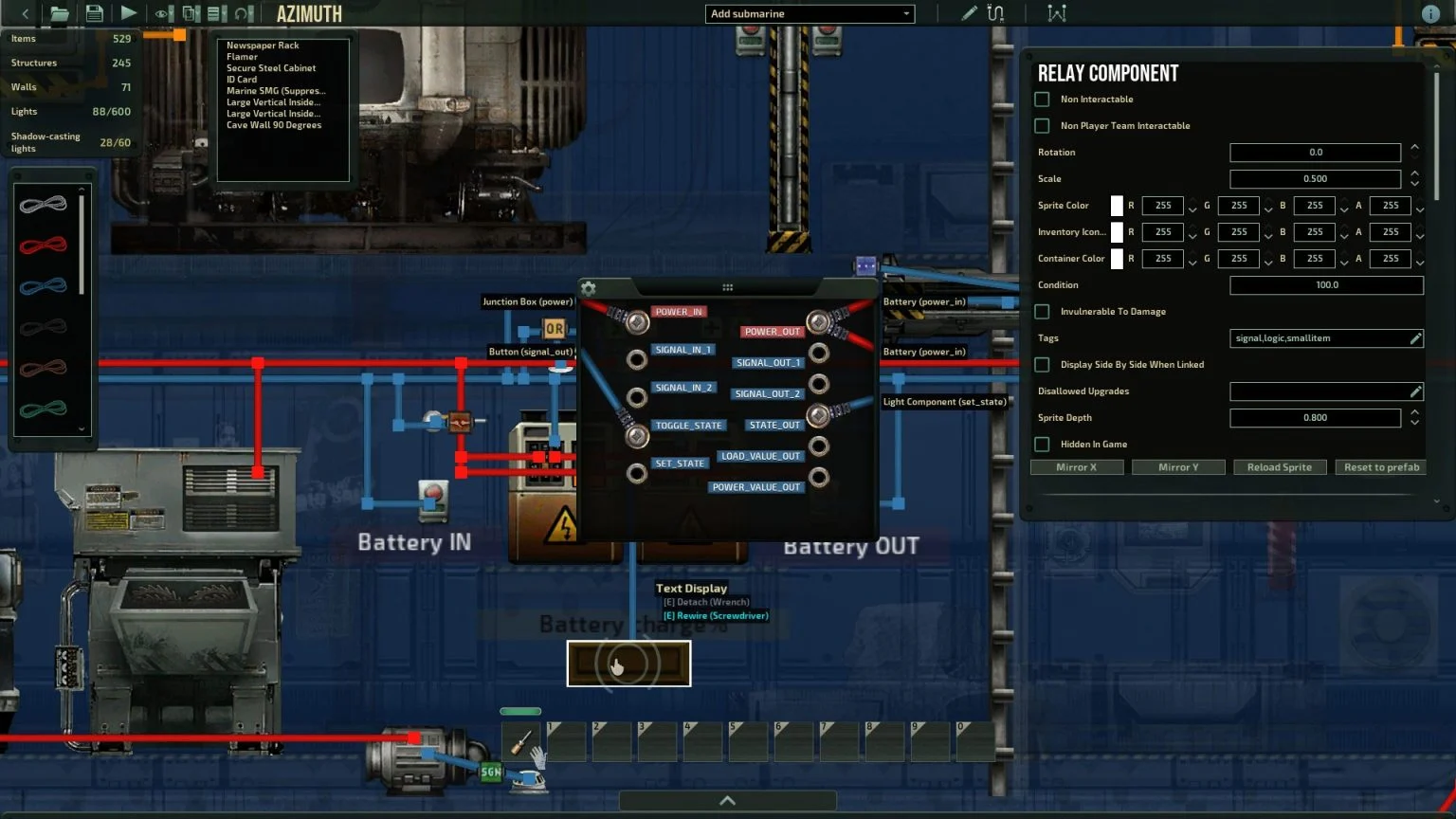Click the chevron beside Sprite Color R value
Screen dimensions: 1456x819
(1192, 206)
